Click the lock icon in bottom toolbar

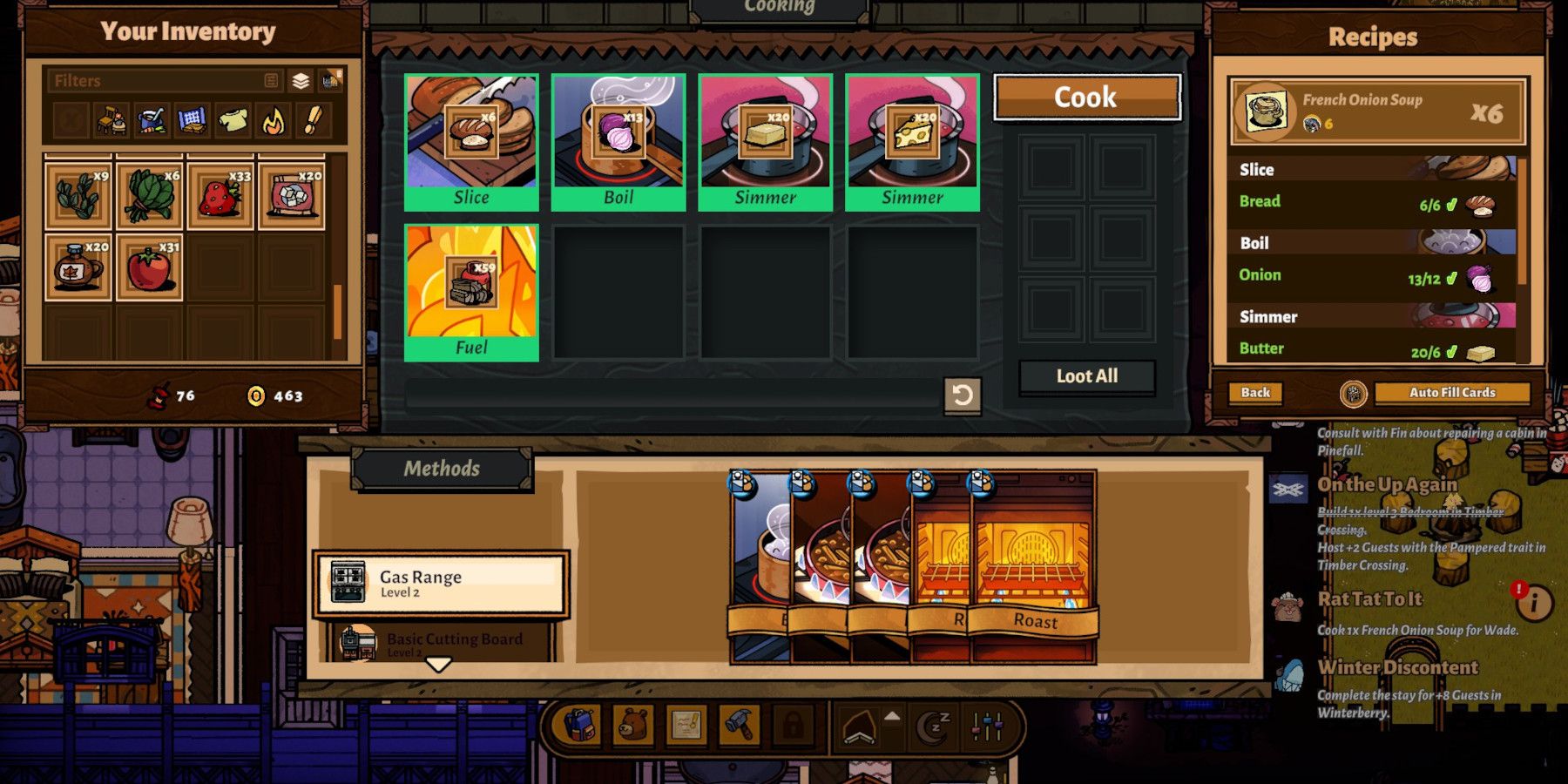tap(793, 725)
